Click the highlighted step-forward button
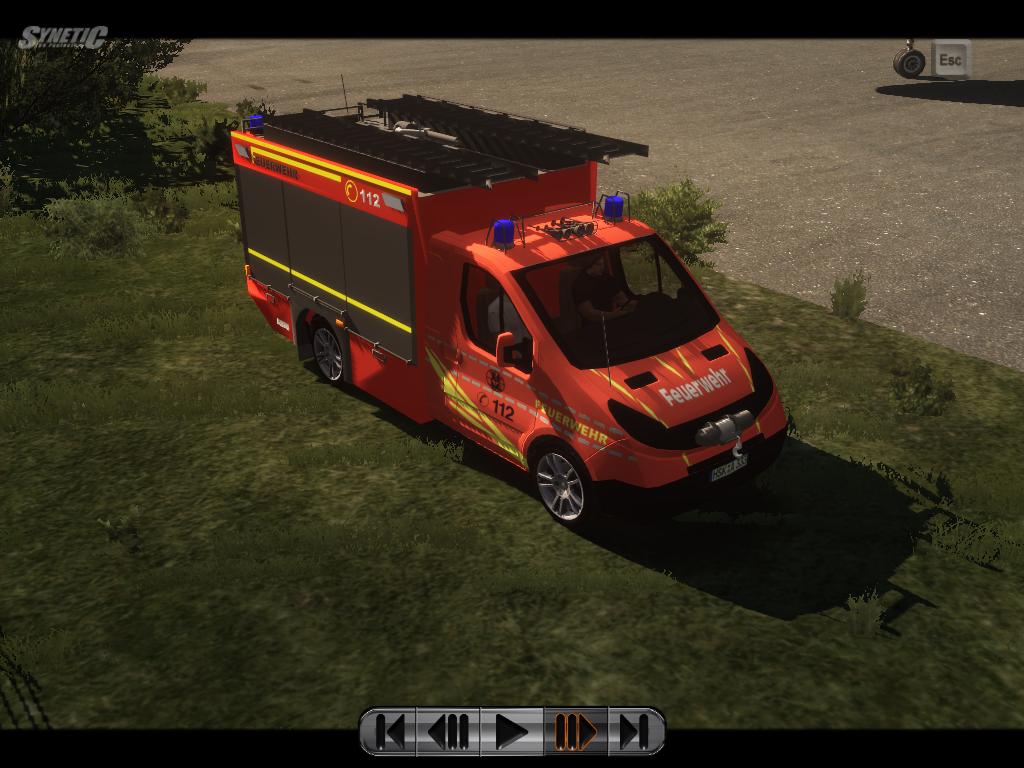The width and height of the screenshot is (1024, 768). [575, 732]
